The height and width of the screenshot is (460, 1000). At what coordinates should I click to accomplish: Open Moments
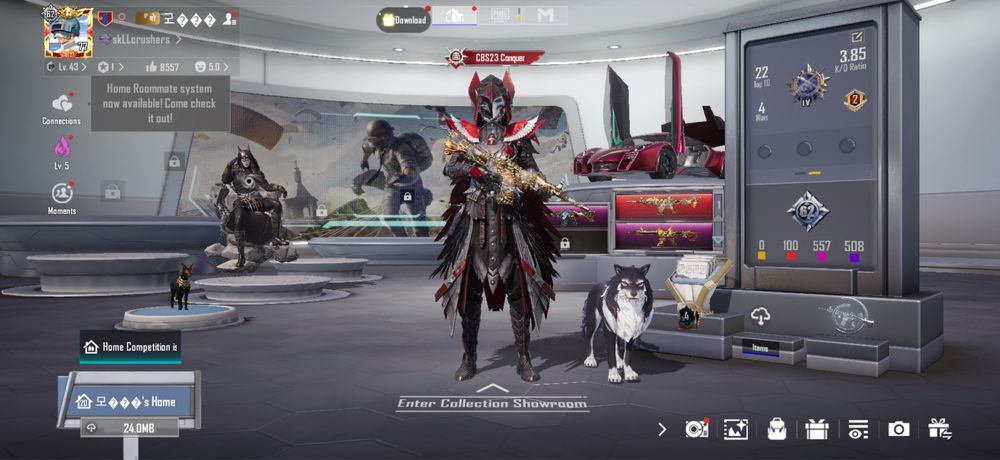tap(62, 197)
